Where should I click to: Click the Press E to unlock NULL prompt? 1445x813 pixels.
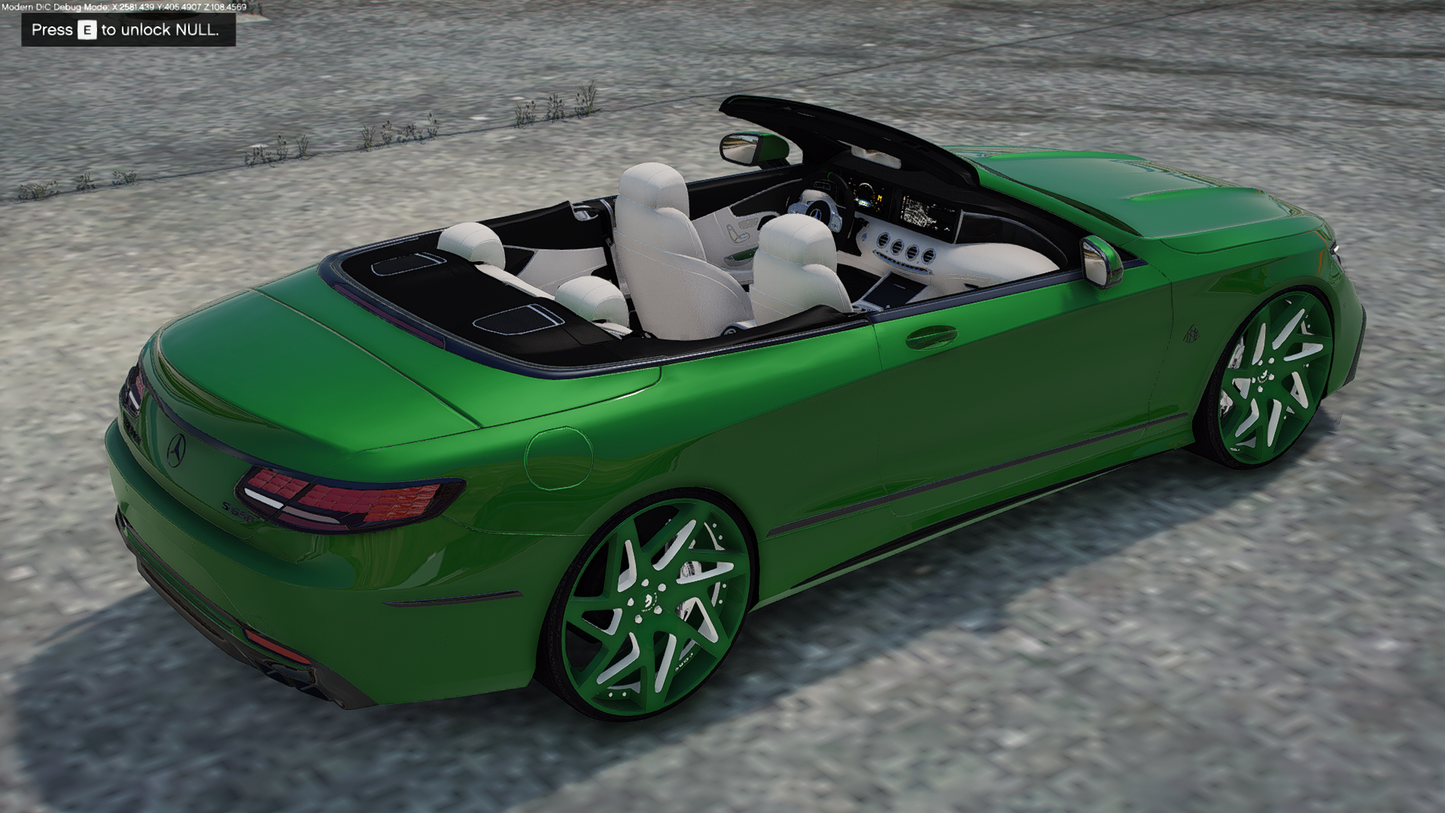[x=127, y=30]
